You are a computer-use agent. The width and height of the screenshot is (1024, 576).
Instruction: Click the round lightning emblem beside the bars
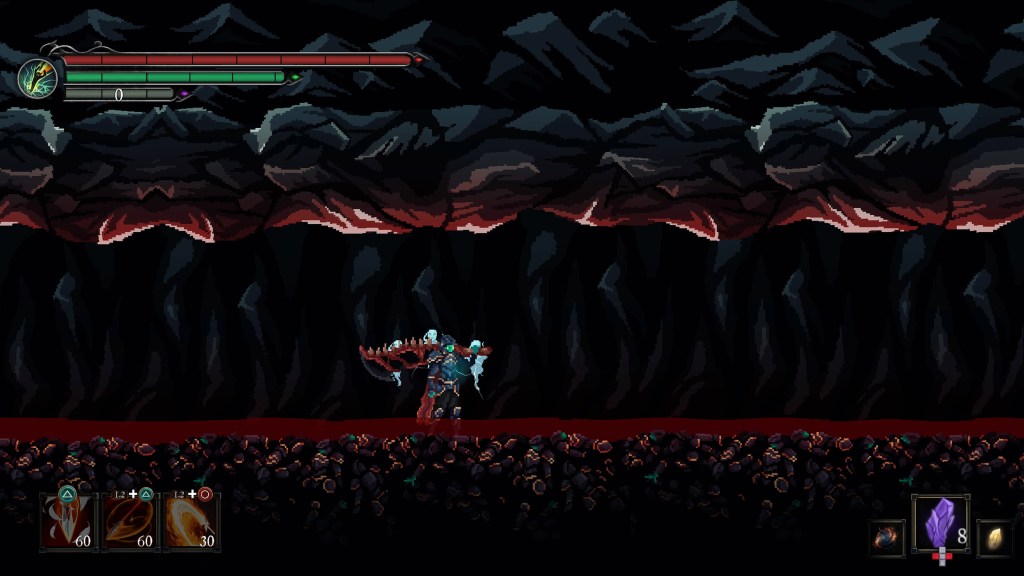point(37,77)
